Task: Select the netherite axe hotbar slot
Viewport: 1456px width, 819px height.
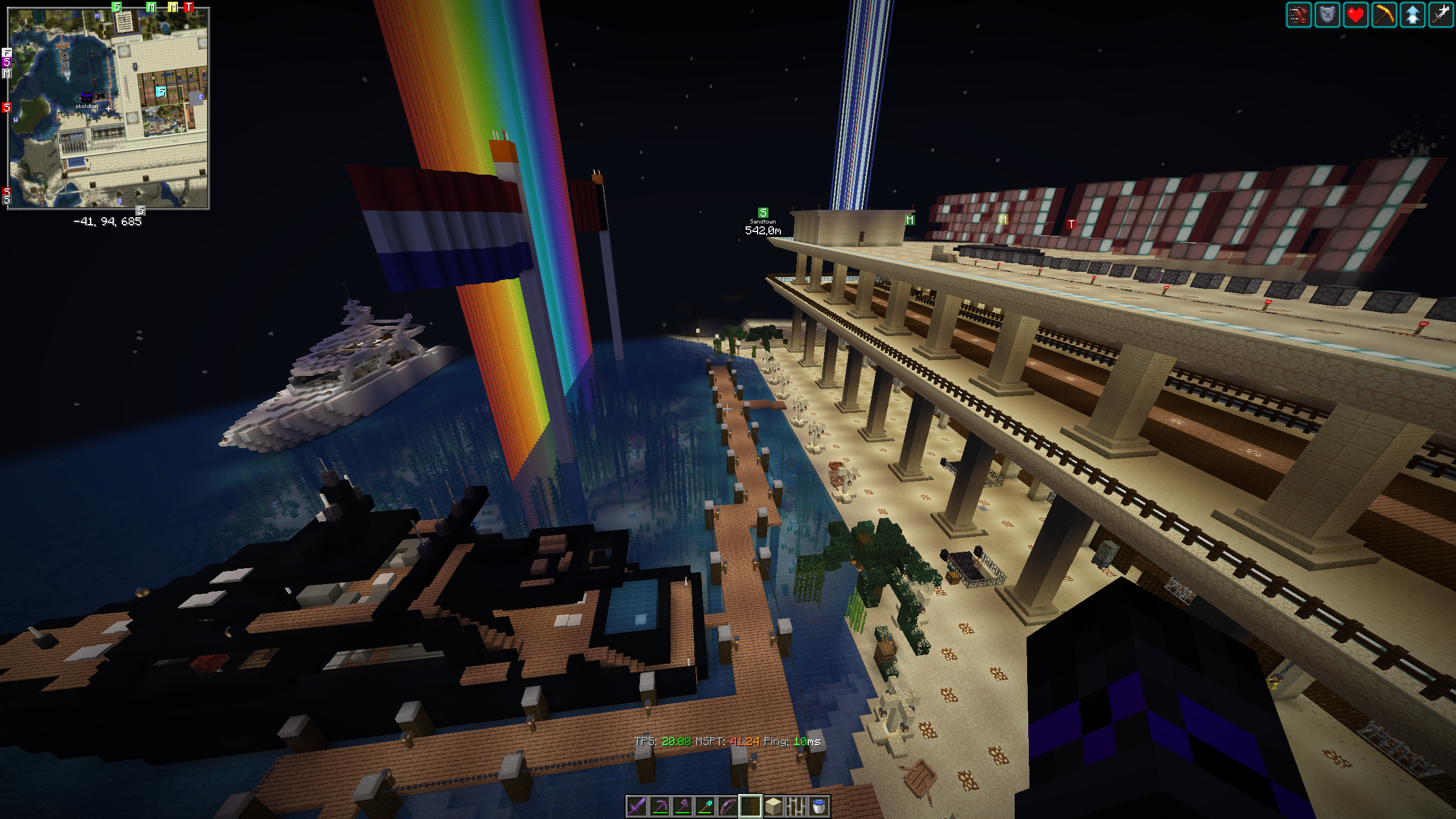Action: click(x=682, y=806)
